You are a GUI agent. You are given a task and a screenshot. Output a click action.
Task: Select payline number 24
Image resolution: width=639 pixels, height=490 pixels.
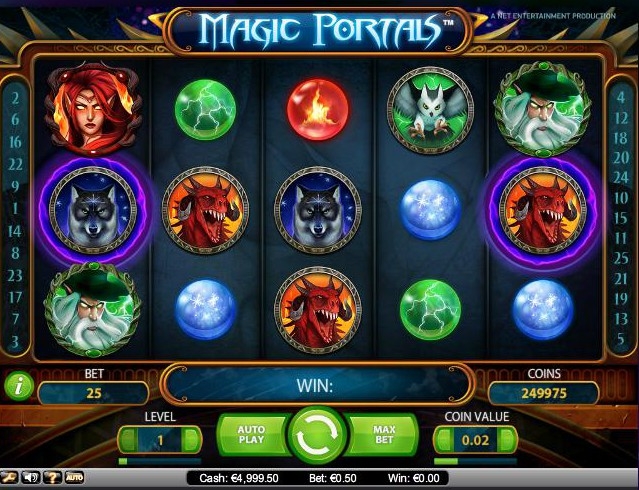click(622, 180)
